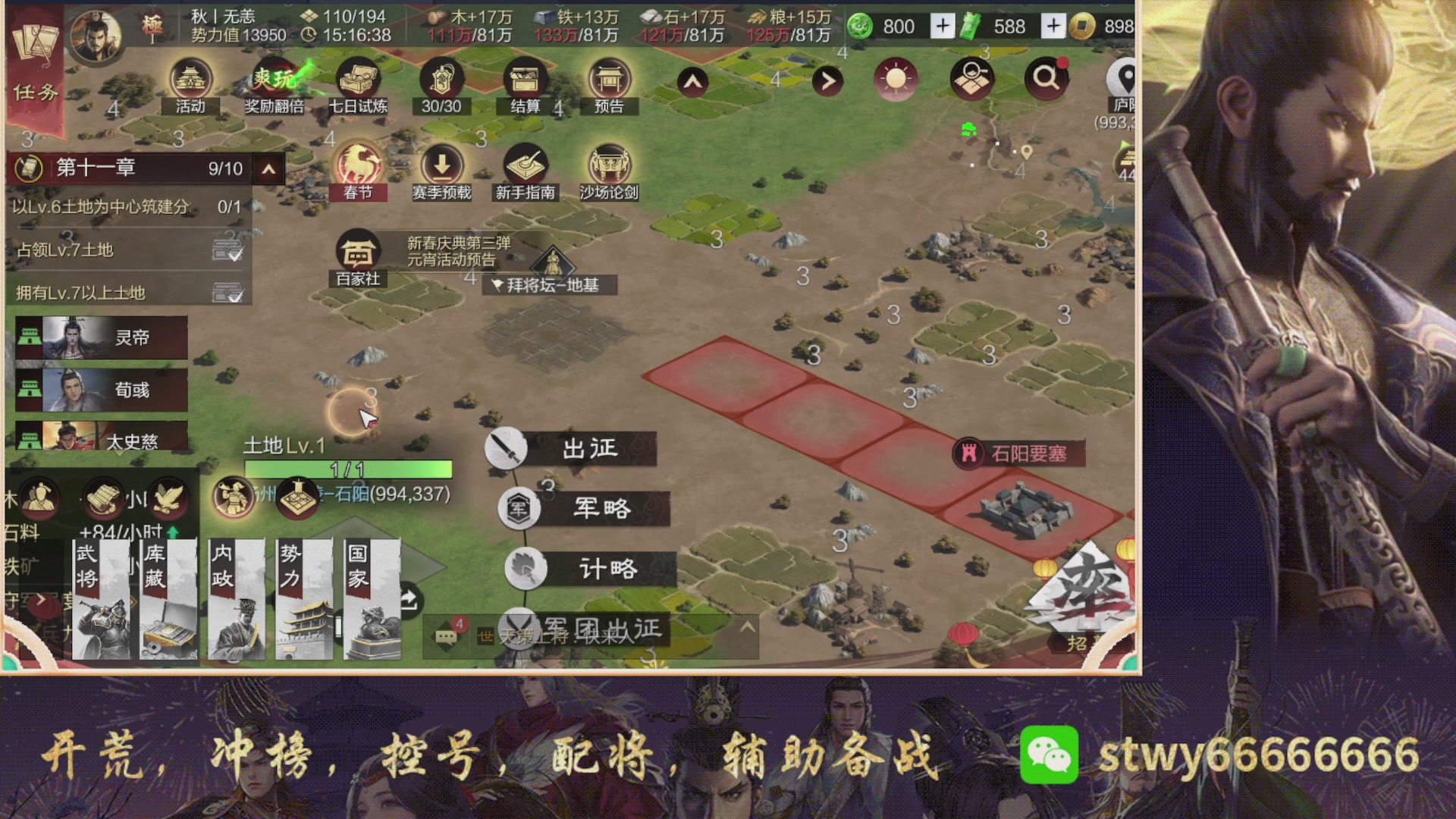Open the 百家社 building icon
This screenshot has height=819, width=1456.
click(359, 250)
